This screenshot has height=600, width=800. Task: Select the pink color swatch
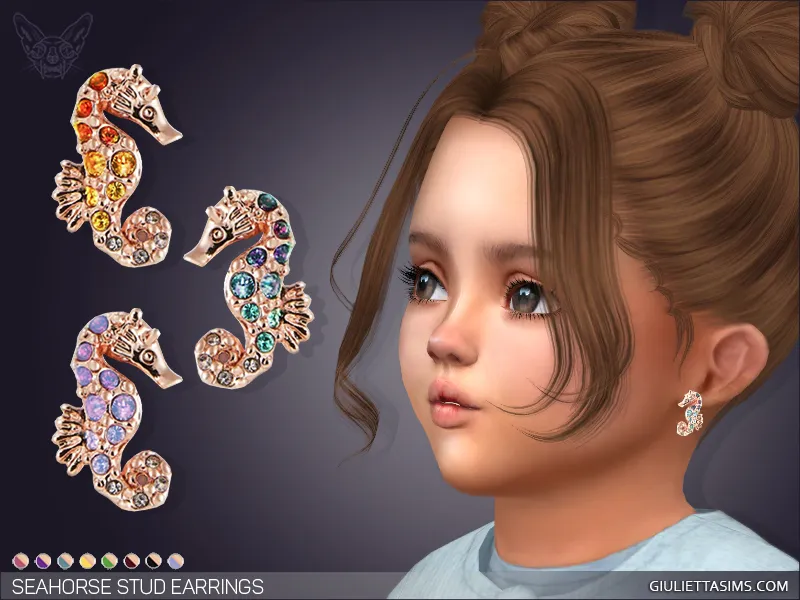[x=21, y=561]
